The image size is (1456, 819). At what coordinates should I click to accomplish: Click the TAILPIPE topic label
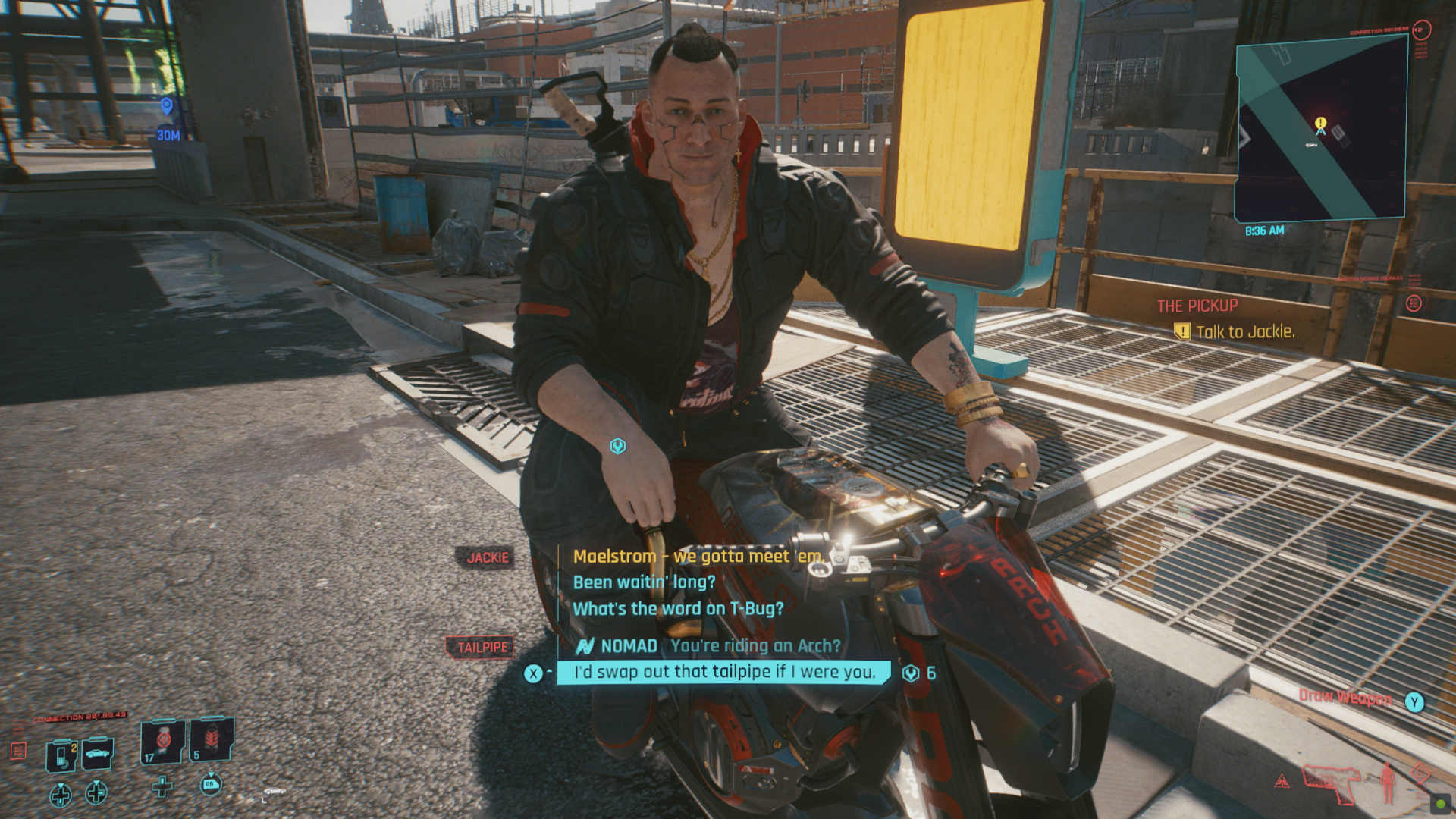(x=483, y=645)
